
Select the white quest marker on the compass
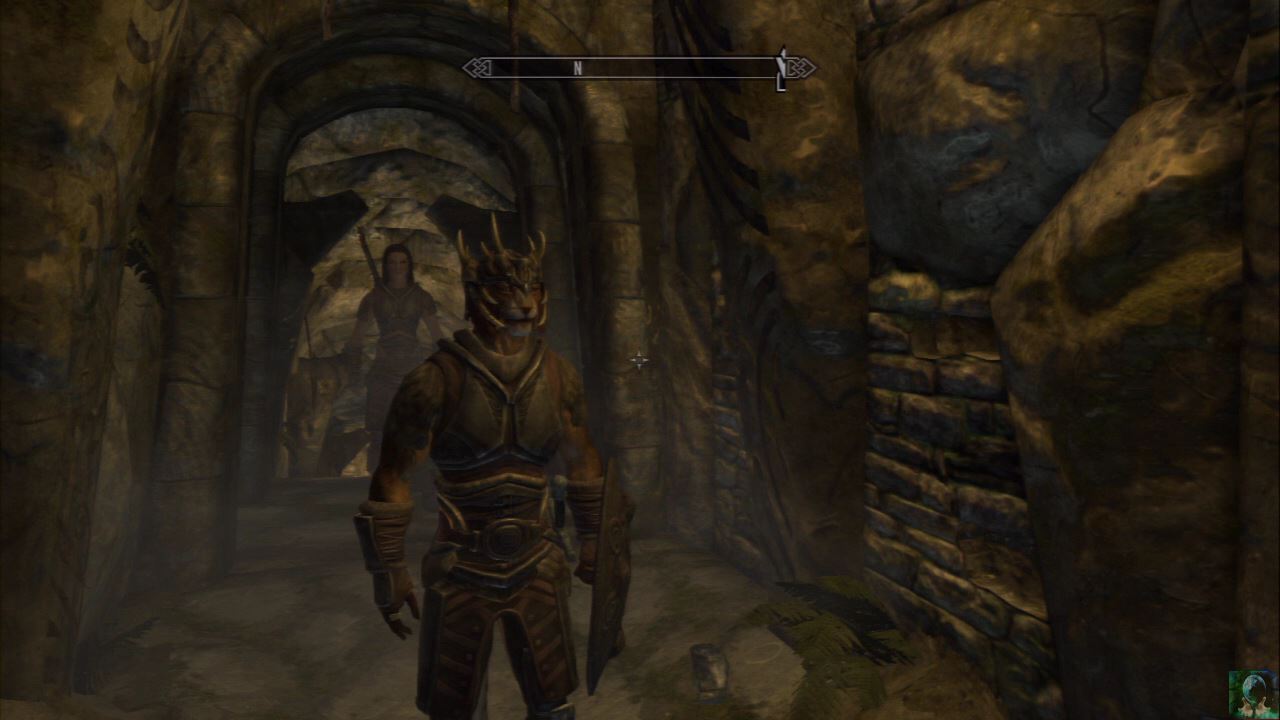[x=781, y=67]
